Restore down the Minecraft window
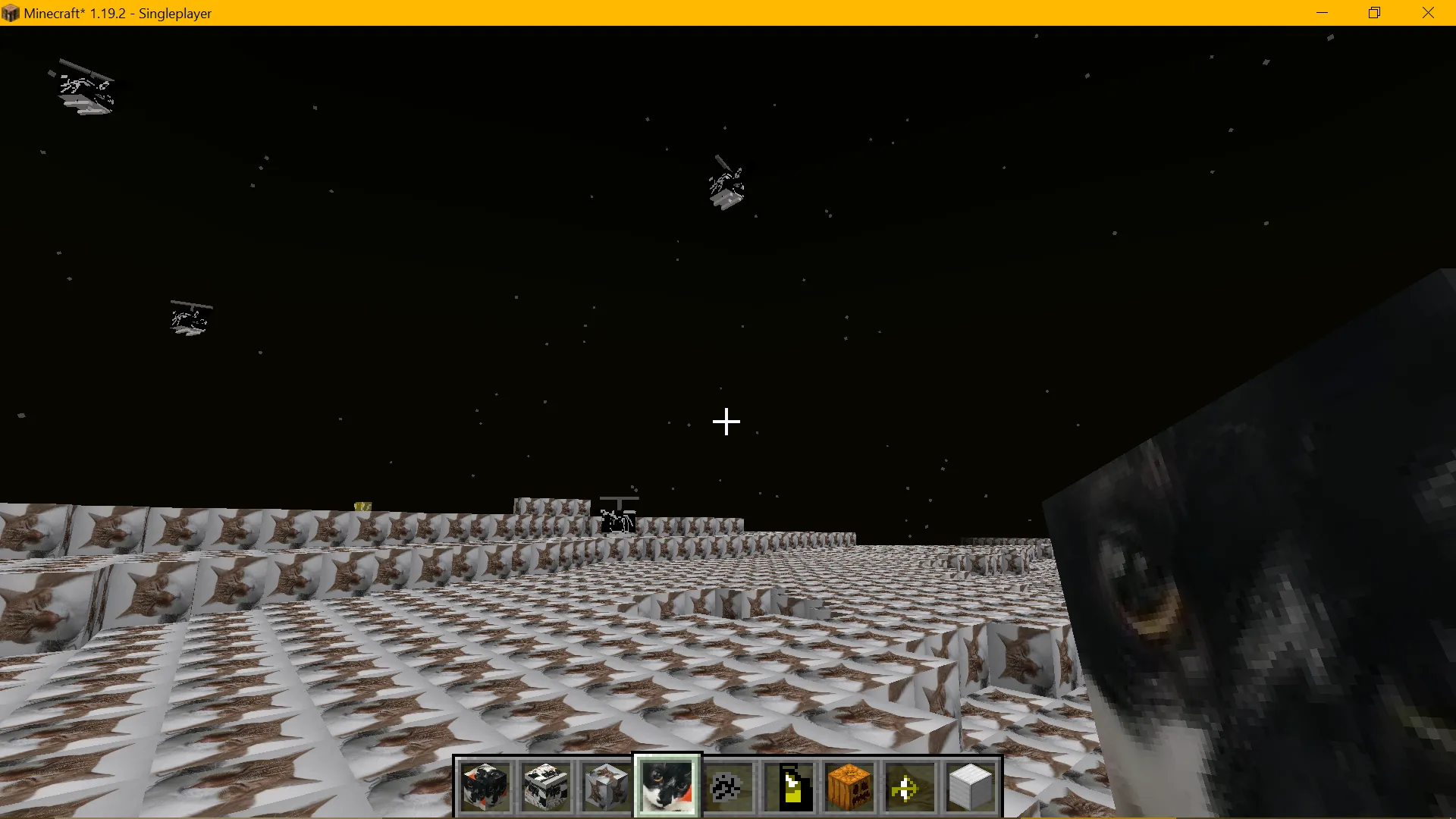 (x=1374, y=12)
